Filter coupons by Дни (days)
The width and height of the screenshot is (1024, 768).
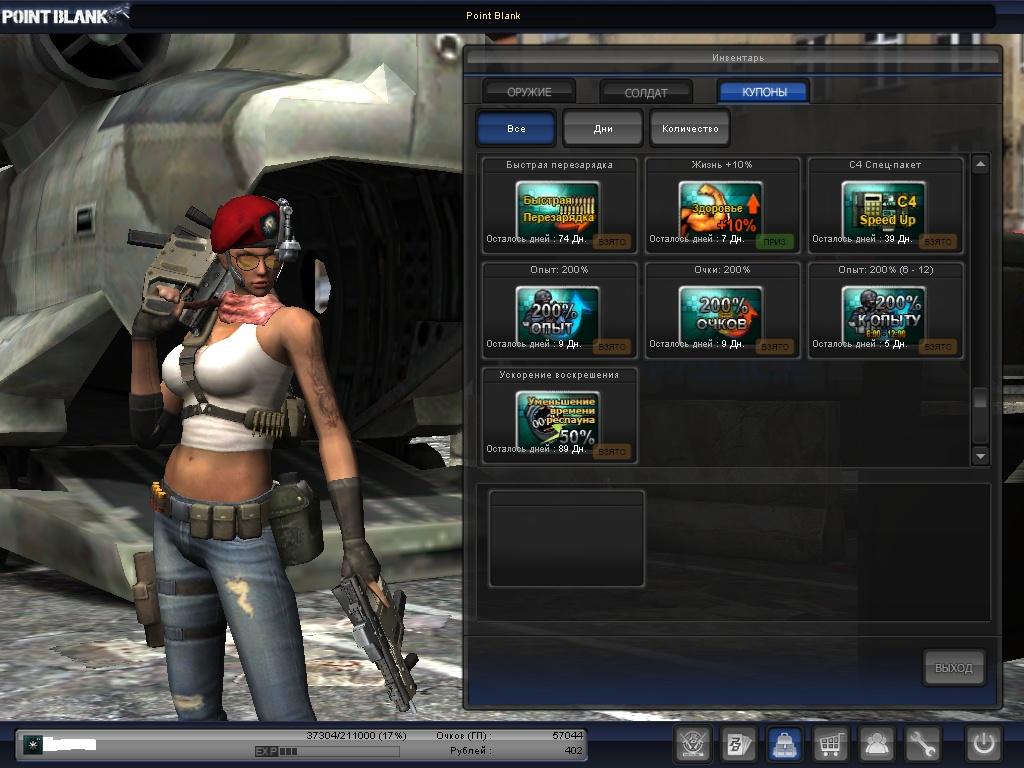coord(603,129)
